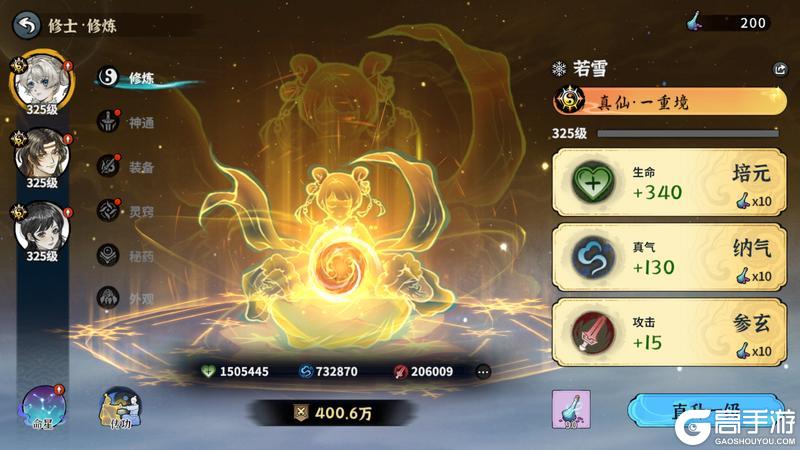The width and height of the screenshot is (800, 450).
Task: Expand more stats with the ellipsis button
Action: (483, 371)
